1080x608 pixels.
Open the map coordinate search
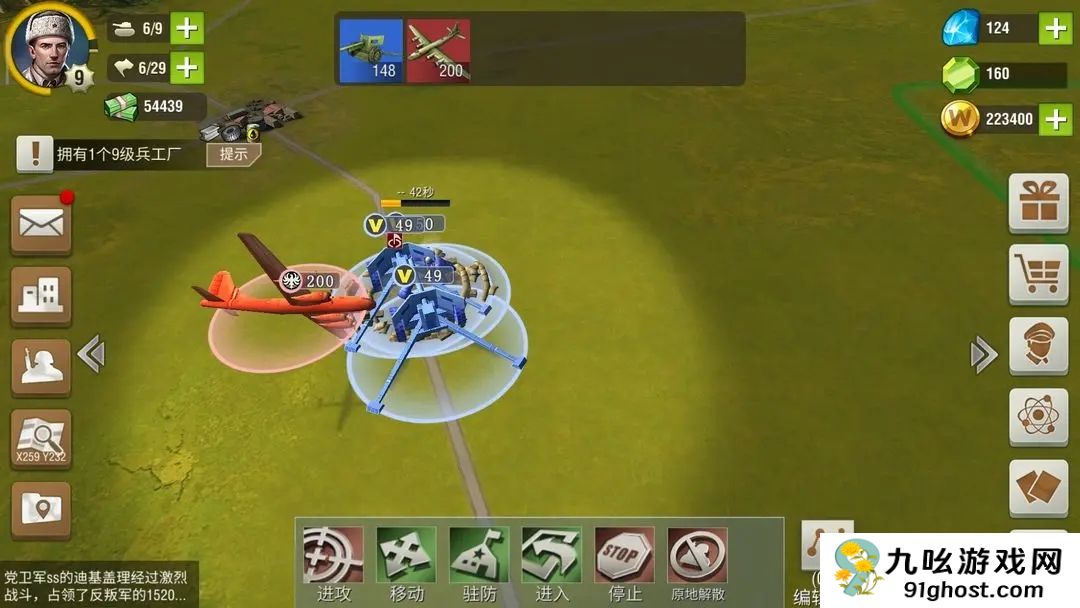click(x=41, y=439)
